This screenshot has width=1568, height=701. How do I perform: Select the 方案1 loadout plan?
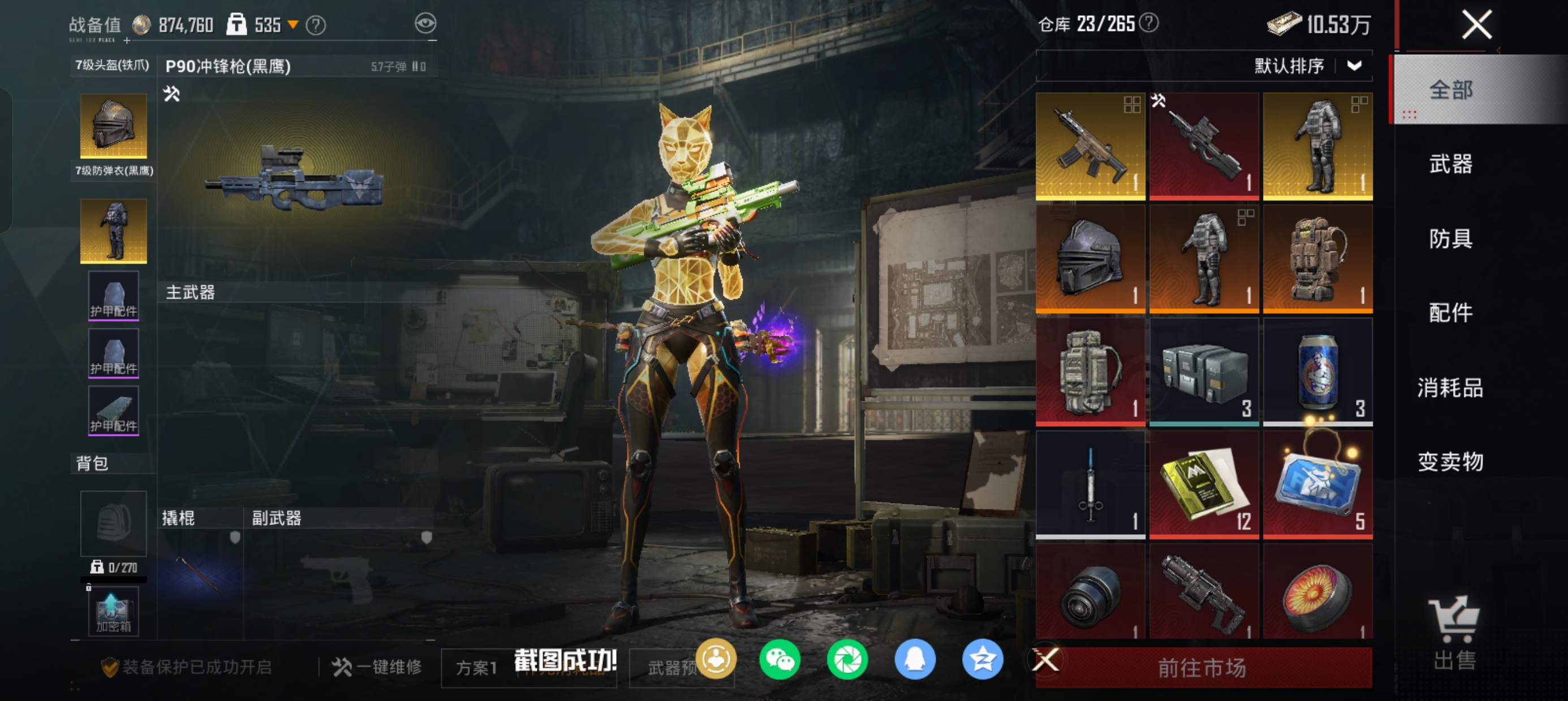pyautogui.click(x=477, y=668)
